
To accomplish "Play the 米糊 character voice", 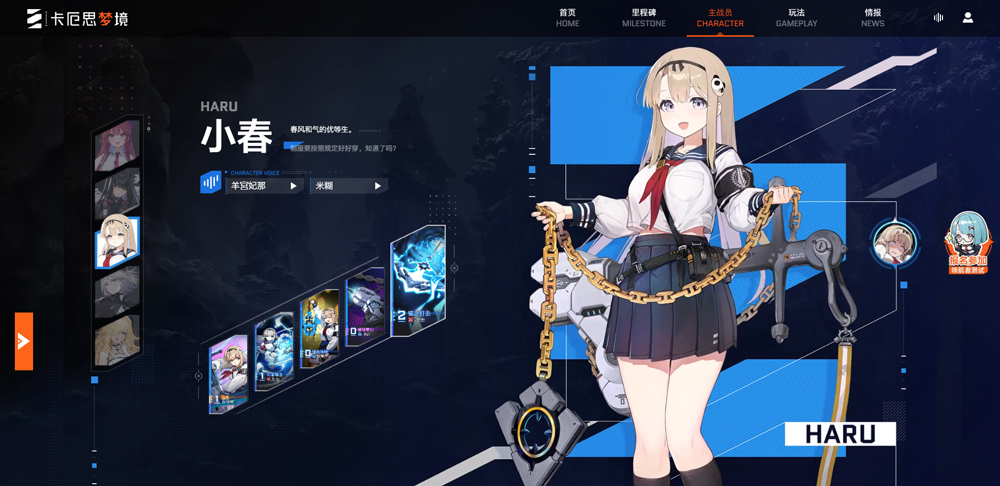I will [x=349, y=186].
